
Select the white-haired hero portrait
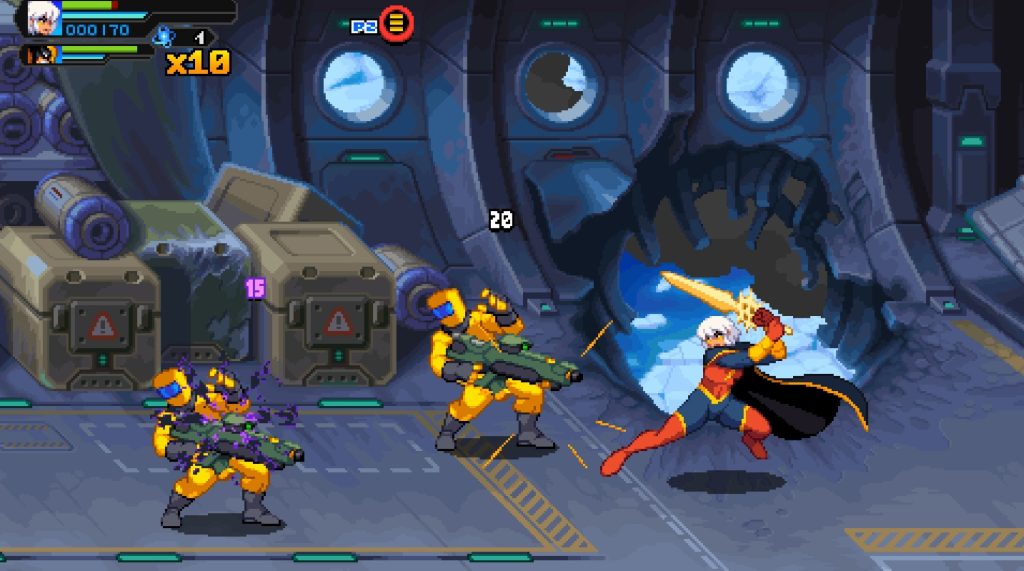click(x=42, y=17)
